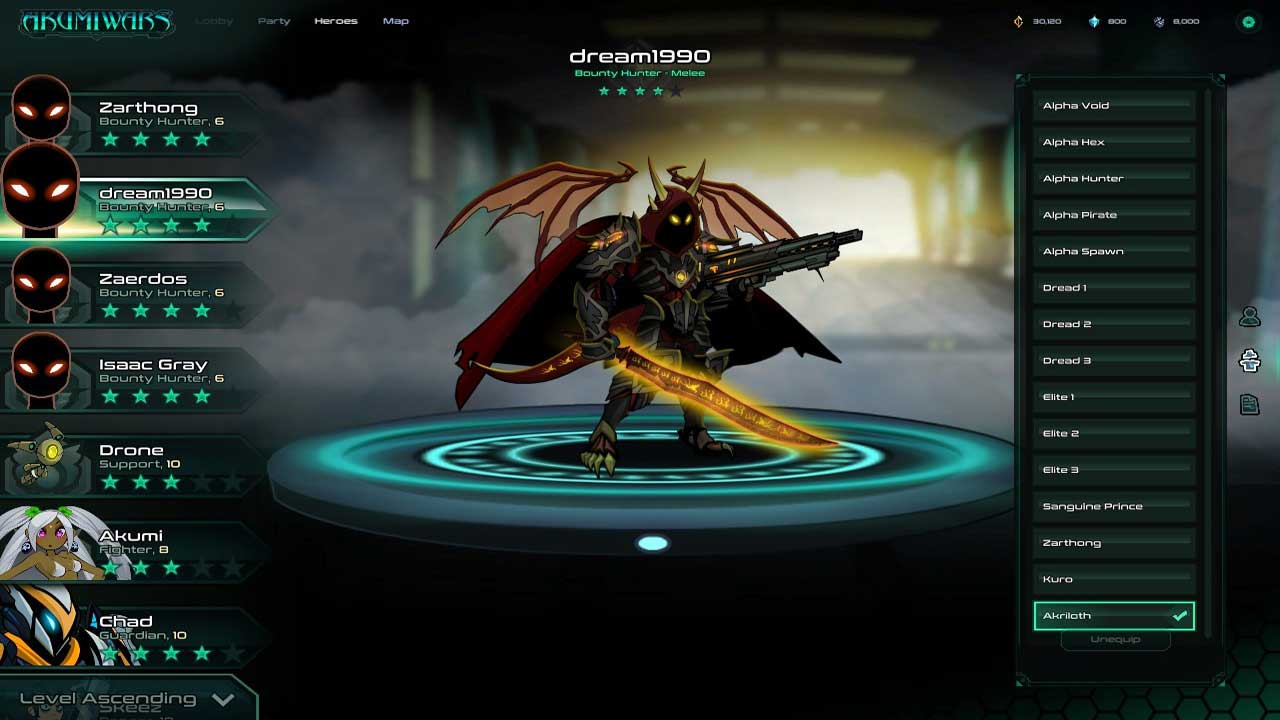1280x720 pixels.
Task: Choose the Alpha Pirate skin
Action: coord(1114,215)
